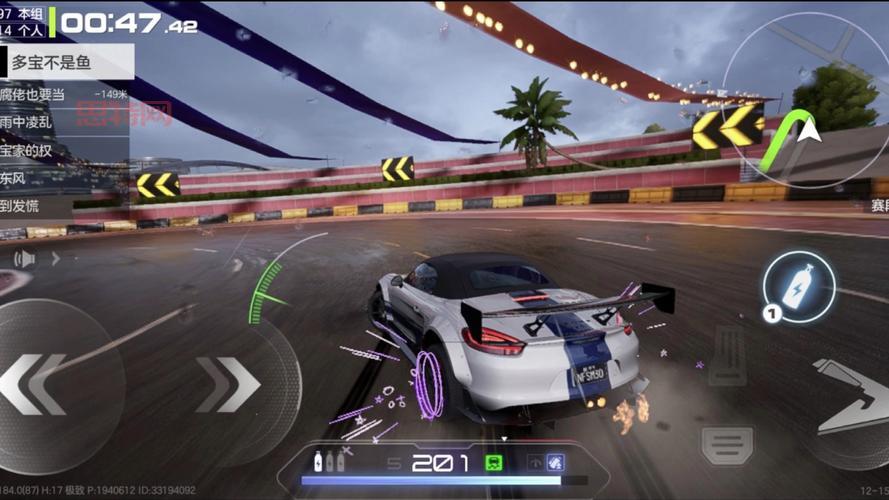Click the blue boost icon by speedometer

[x=555, y=462]
